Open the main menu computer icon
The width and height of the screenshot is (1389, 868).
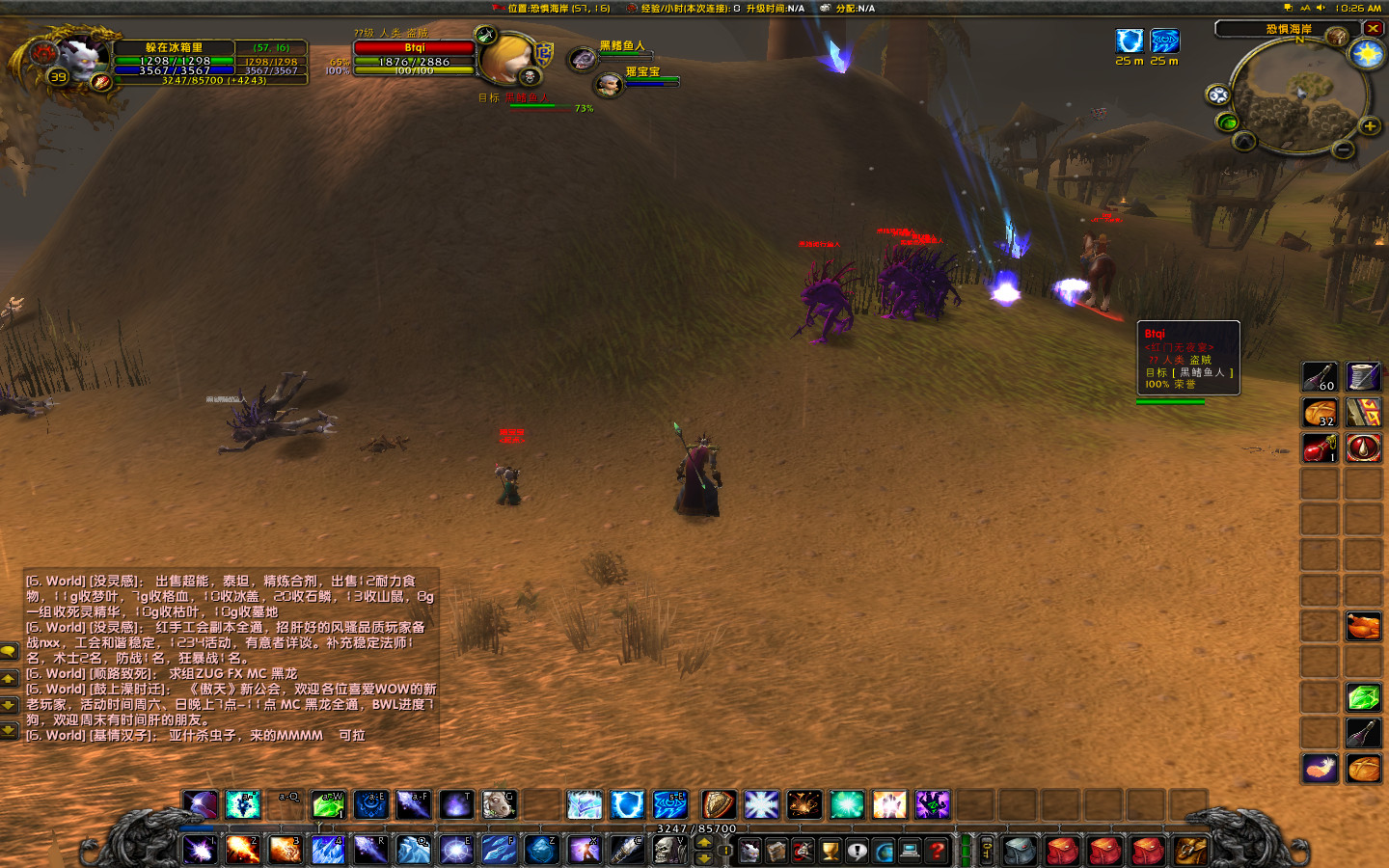point(908,851)
